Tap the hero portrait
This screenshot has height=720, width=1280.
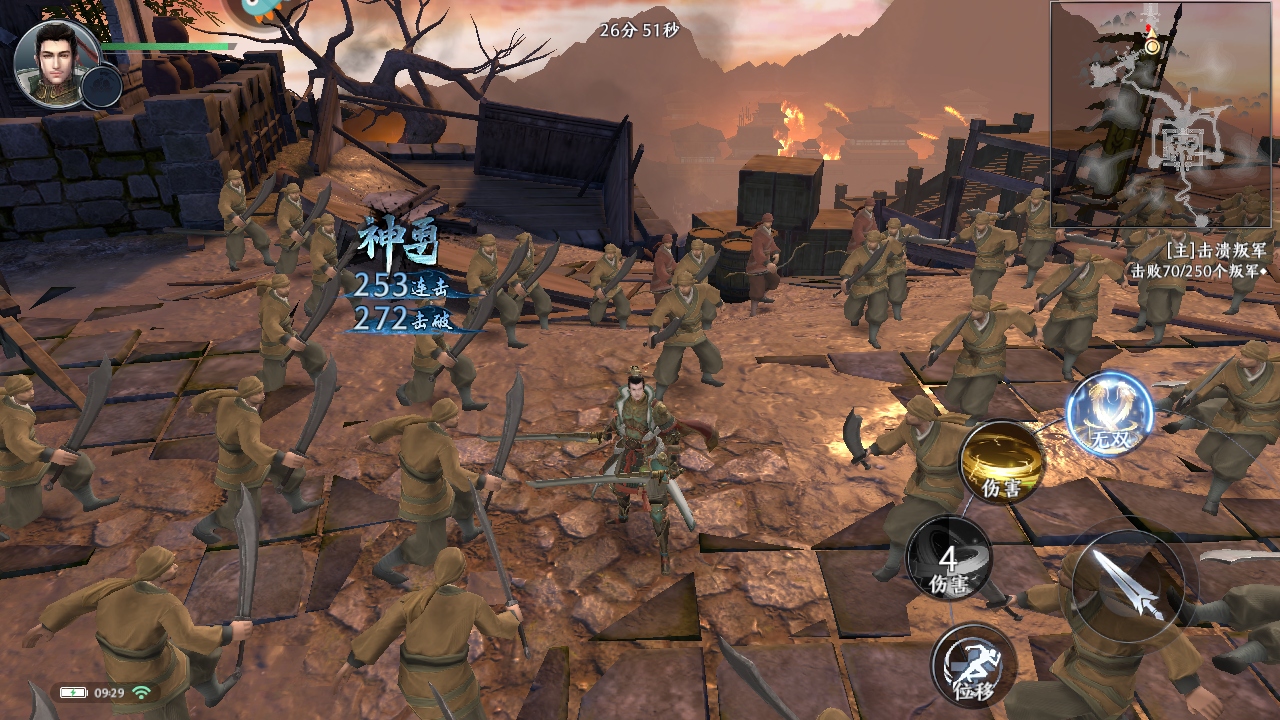tap(56, 62)
